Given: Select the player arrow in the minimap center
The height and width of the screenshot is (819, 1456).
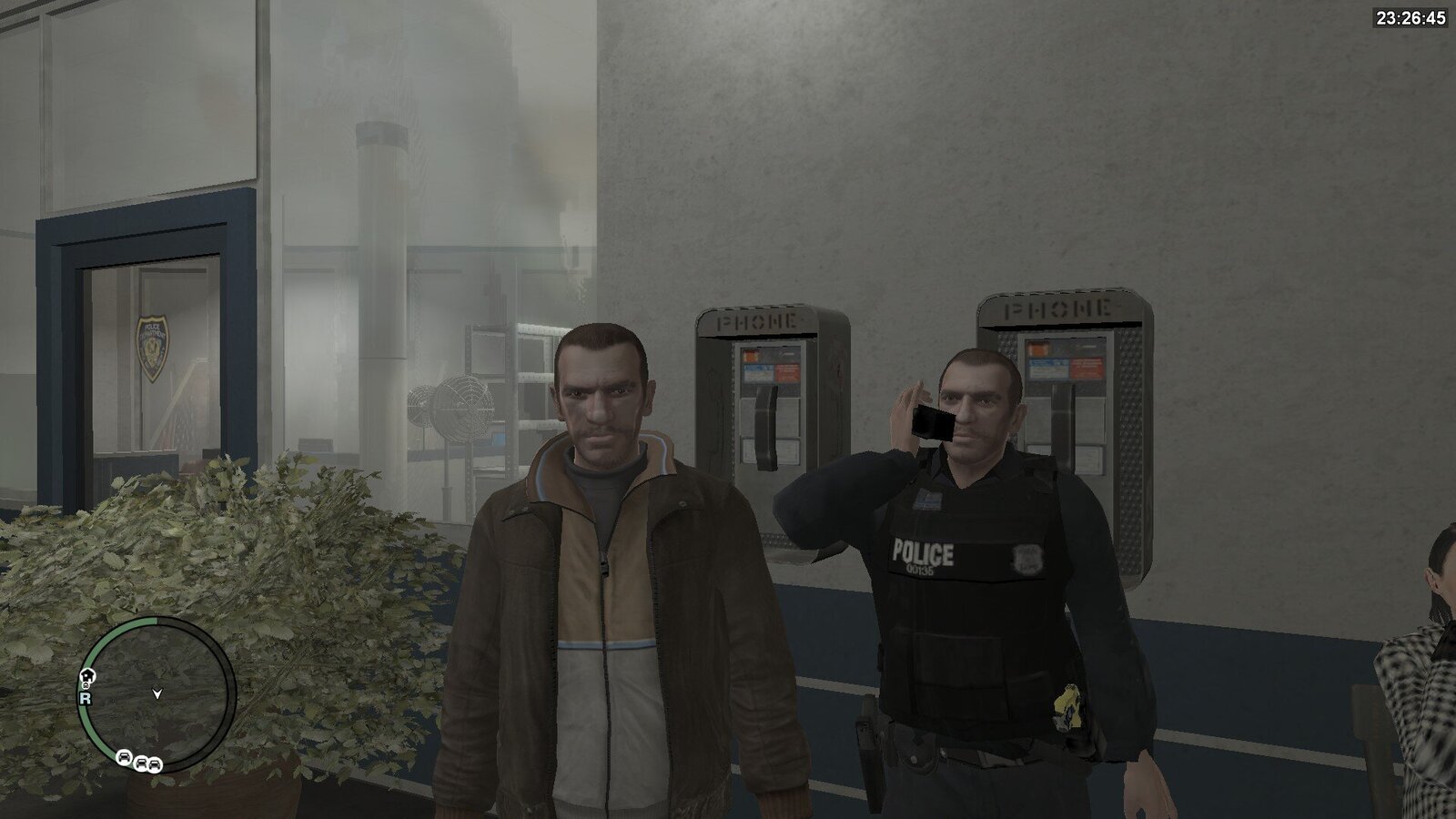Looking at the screenshot, I should coord(157,694).
